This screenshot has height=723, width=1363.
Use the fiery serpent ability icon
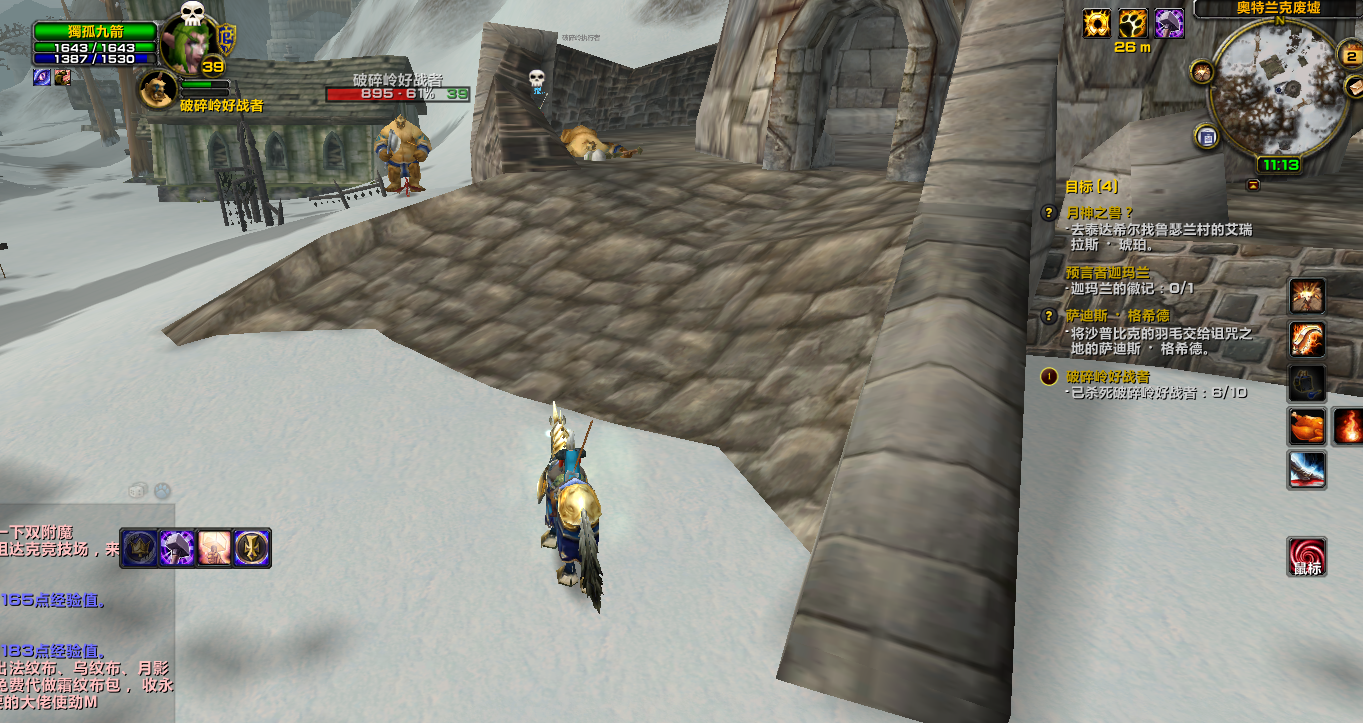pyautogui.click(x=1306, y=339)
